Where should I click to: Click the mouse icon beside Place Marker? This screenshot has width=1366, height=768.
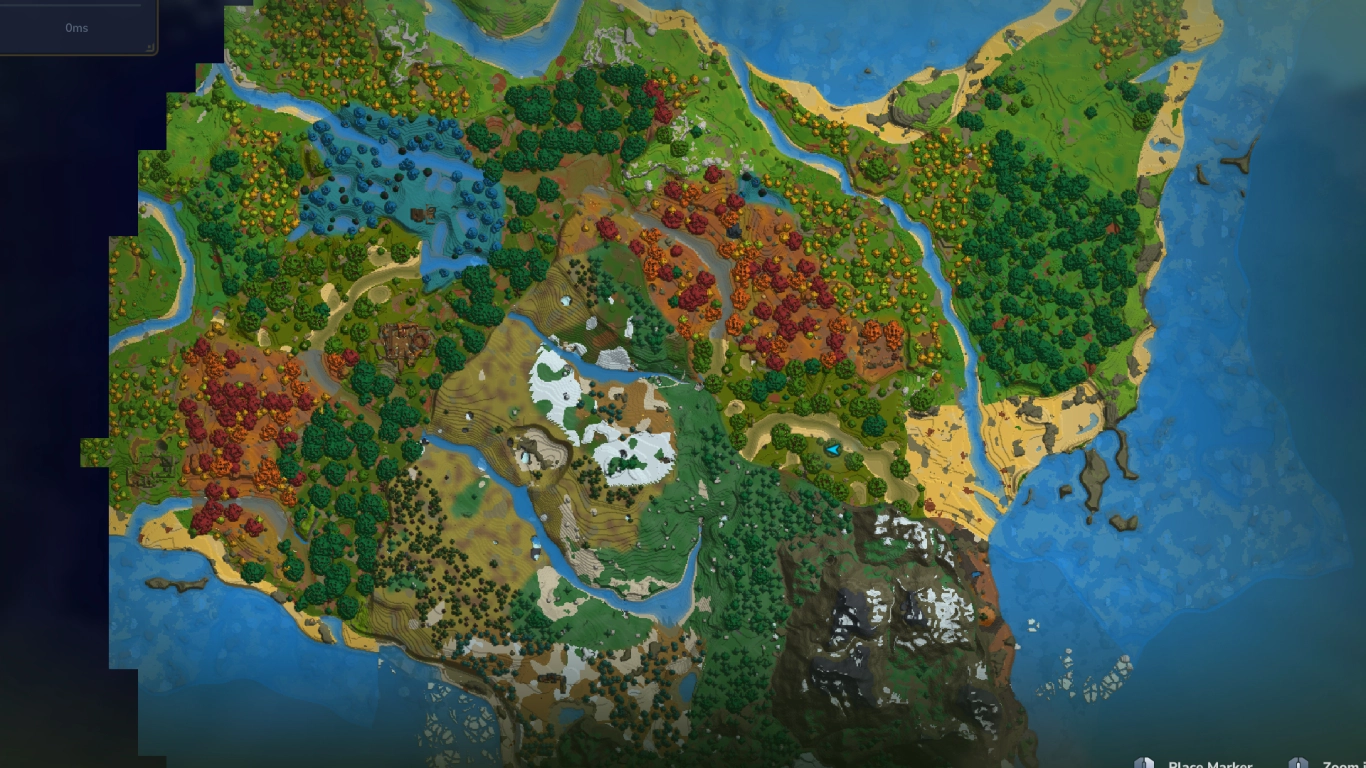tap(1145, 761)
